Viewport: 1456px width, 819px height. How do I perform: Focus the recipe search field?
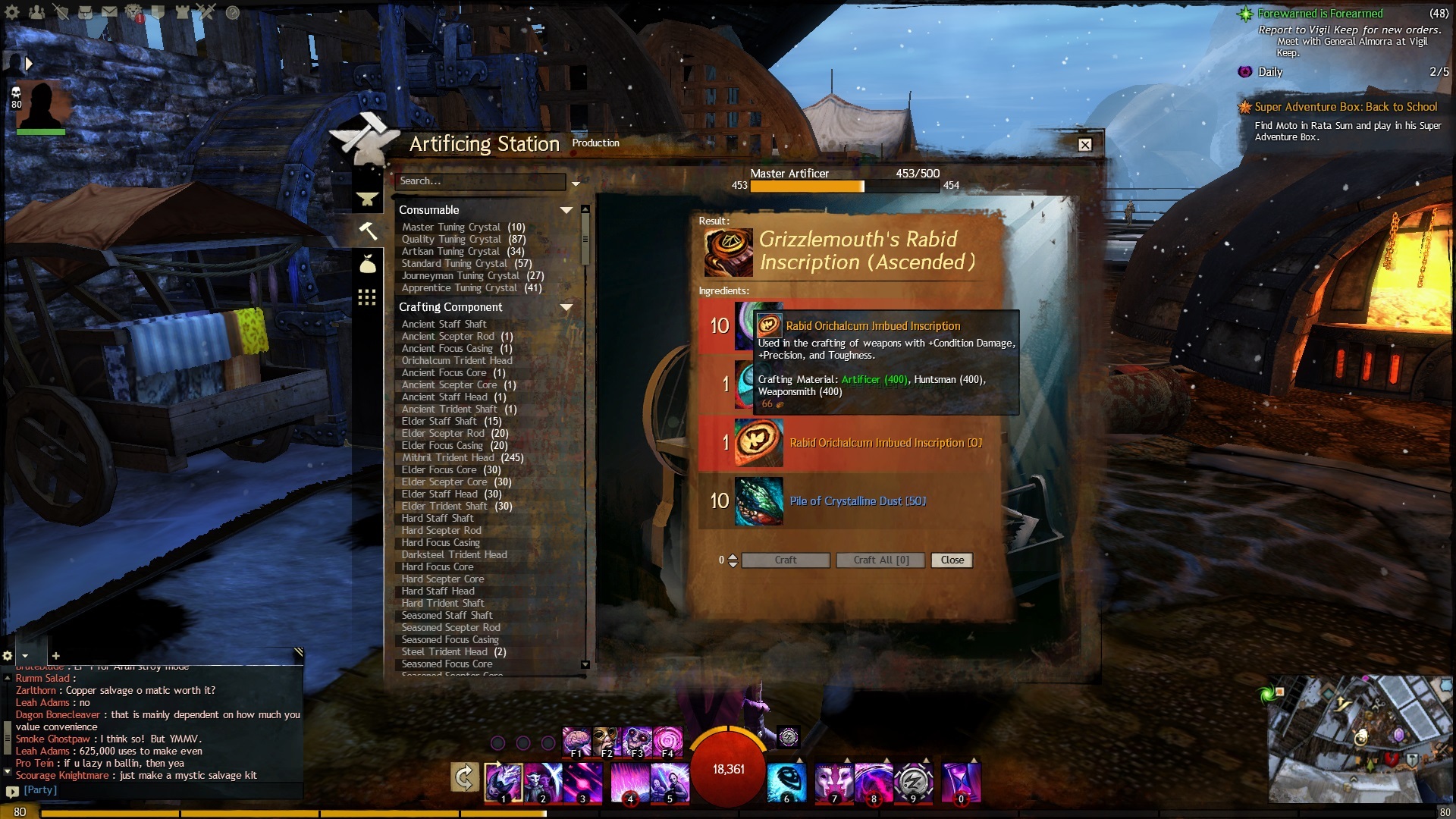coord(480,181)
